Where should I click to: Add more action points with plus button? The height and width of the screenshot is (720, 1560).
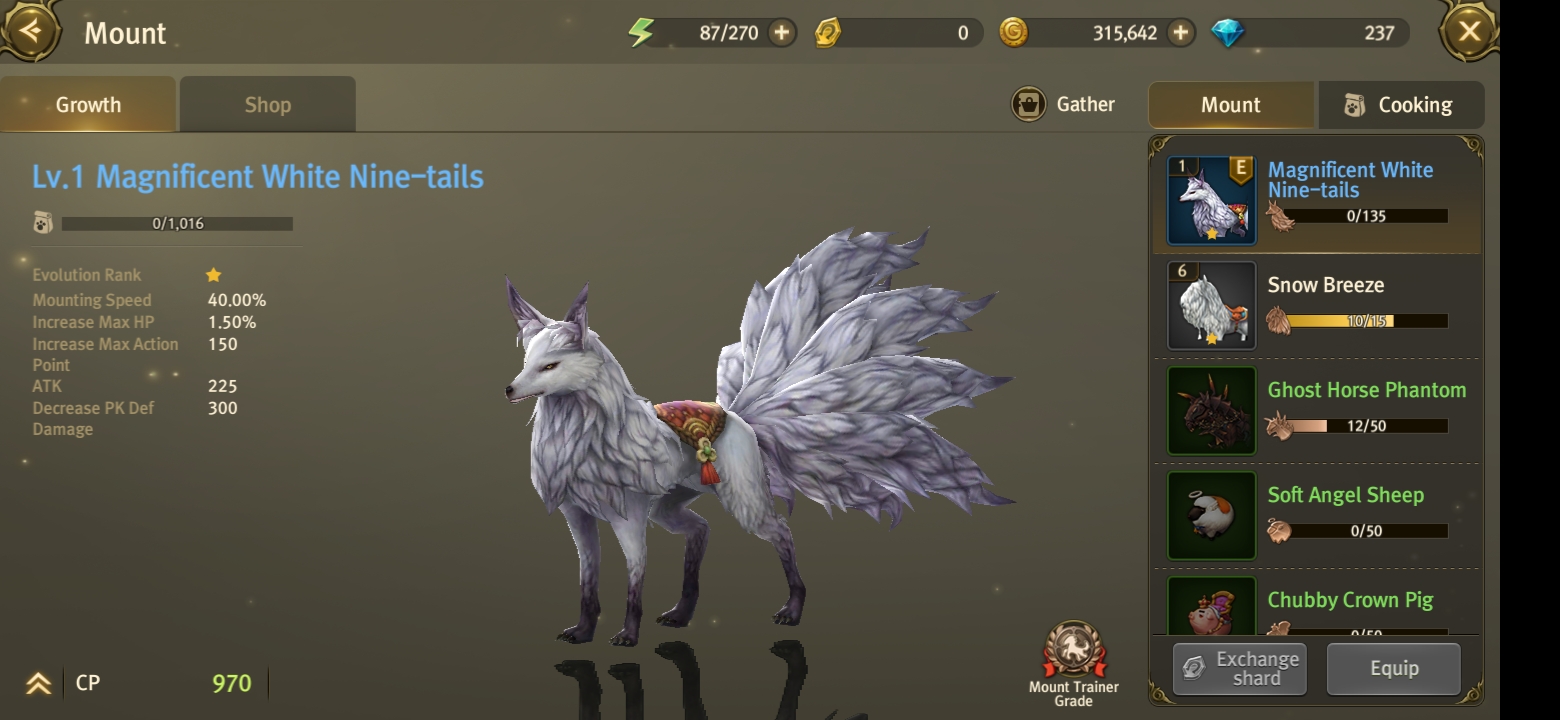pos(781,33)
